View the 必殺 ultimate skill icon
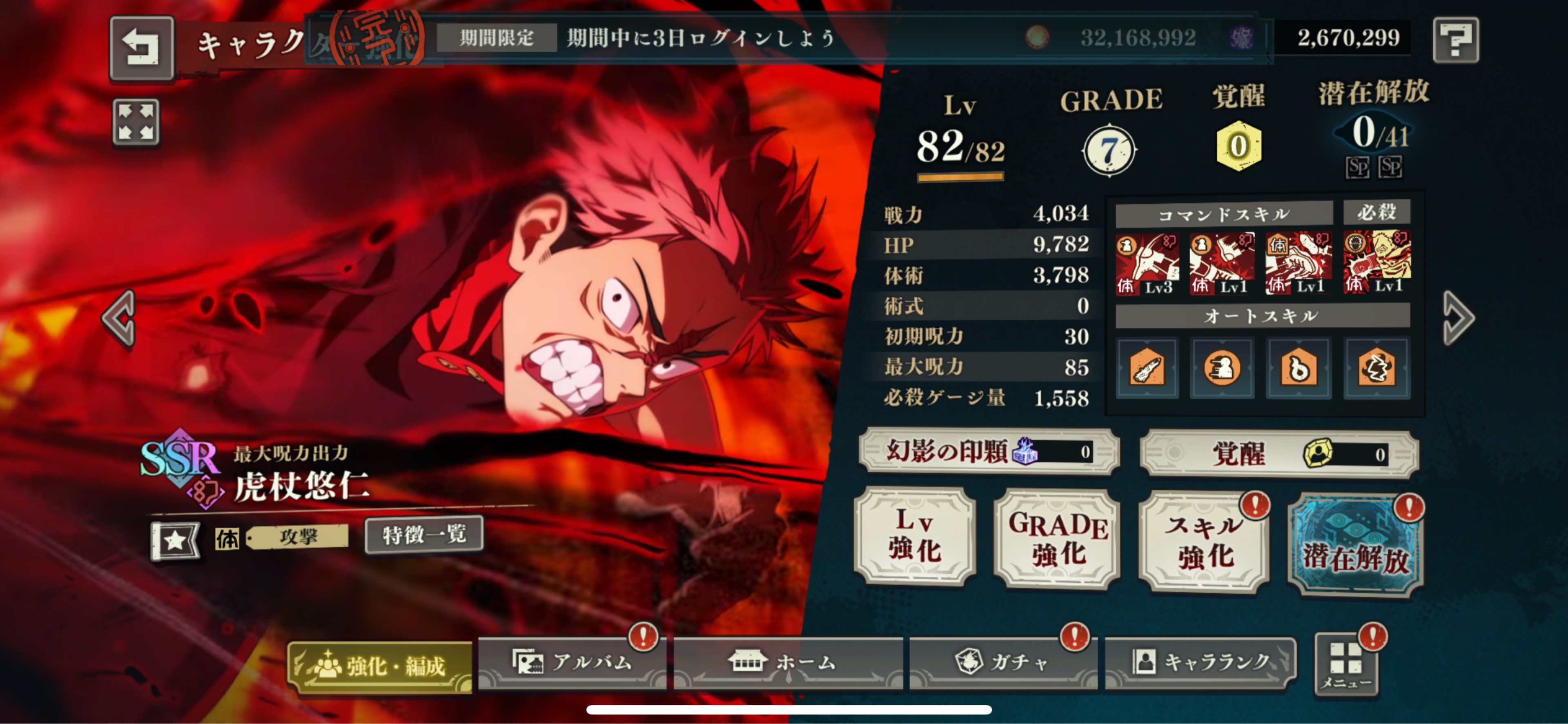This screenshot has height=724, width=1568. (x=1376, y=261)
